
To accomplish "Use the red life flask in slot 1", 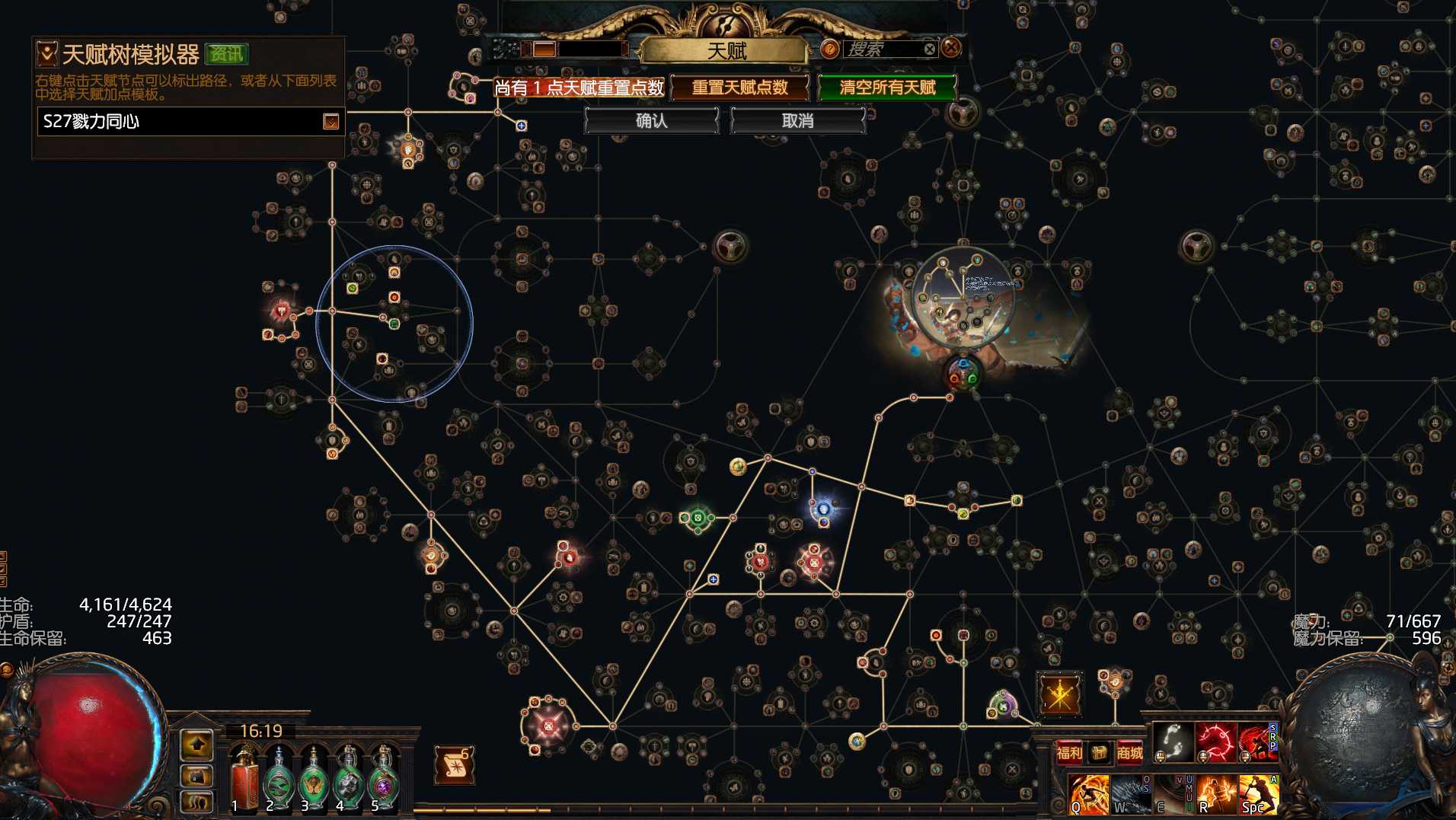I will click(x=244, y=778).
